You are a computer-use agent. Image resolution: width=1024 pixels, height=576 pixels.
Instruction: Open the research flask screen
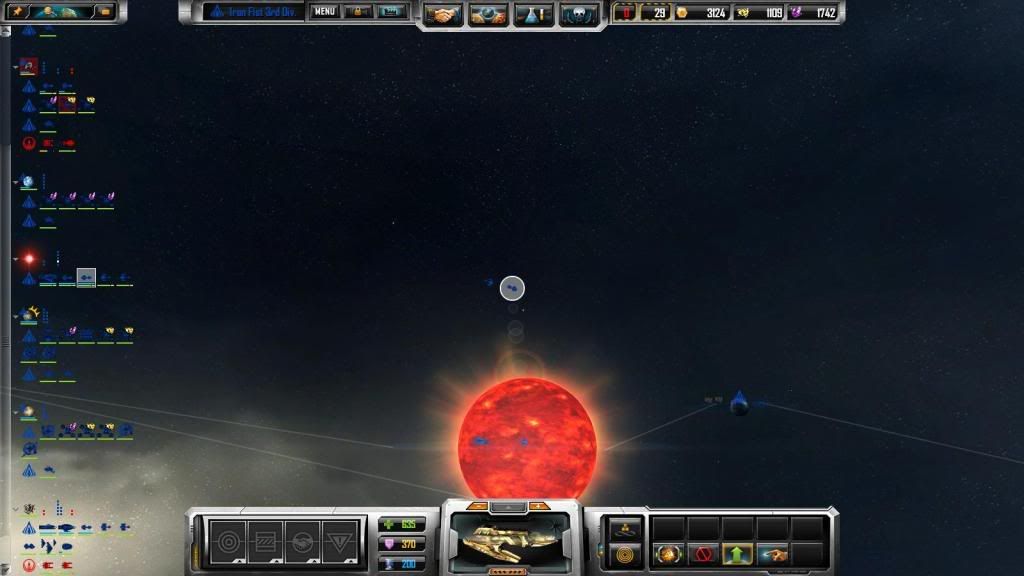point(533,14)
